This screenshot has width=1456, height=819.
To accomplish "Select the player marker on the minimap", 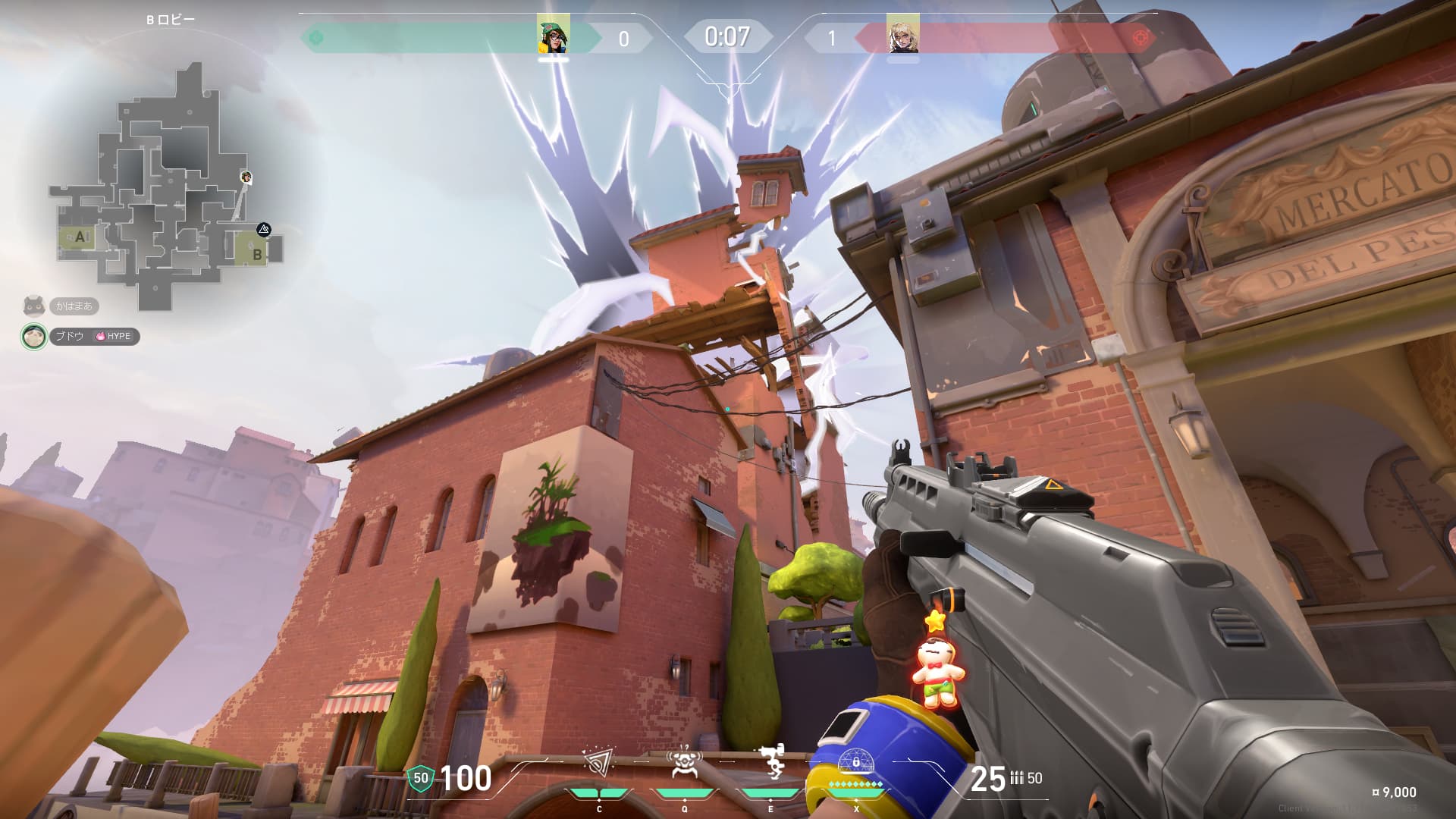I will coord(246,177).
